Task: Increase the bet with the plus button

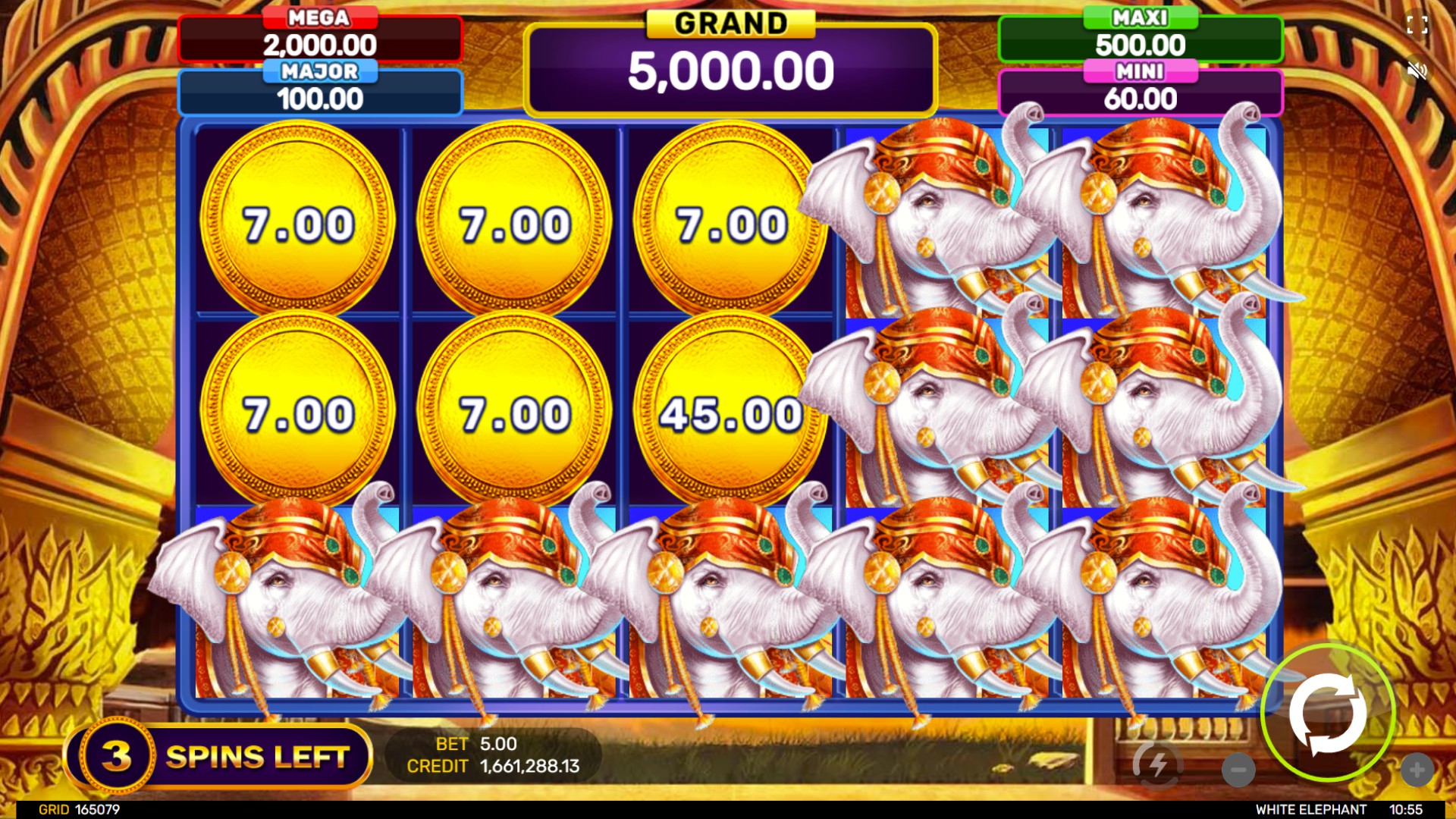Action: point(1417,770)
